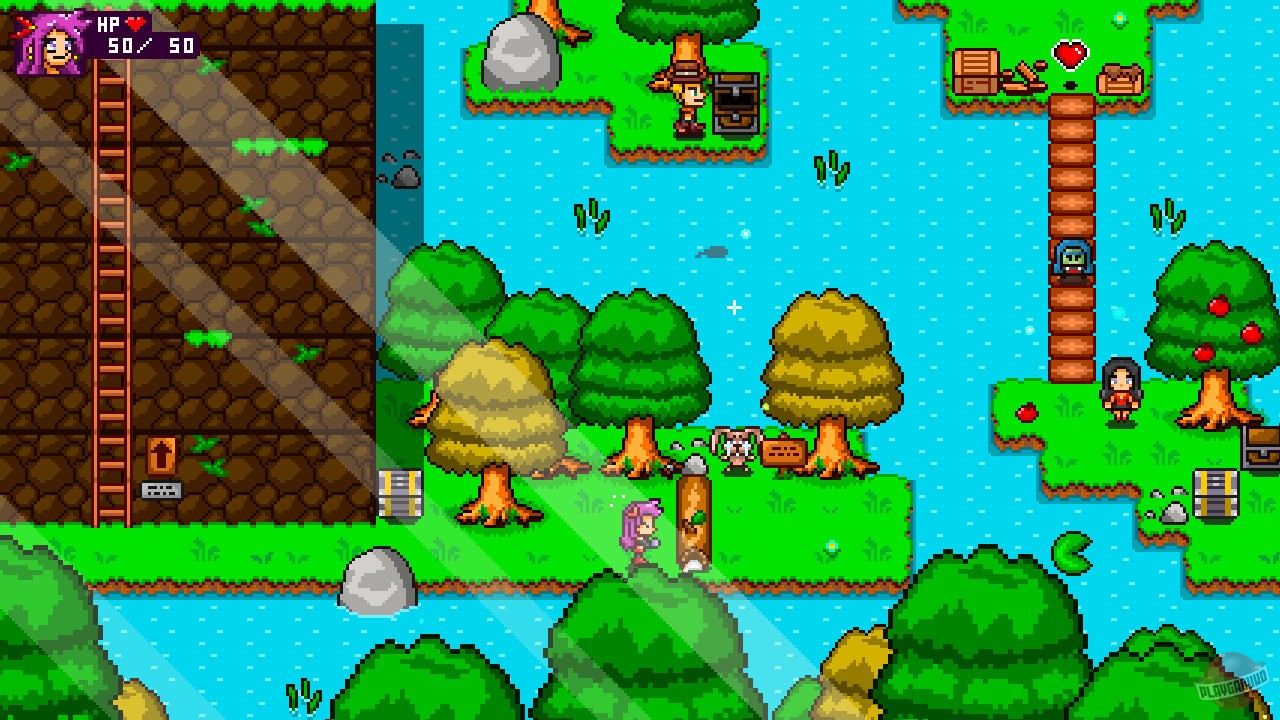Click the crosshair cursor marker over the water
Screen dimensions: 1280x720
[735, 309]
